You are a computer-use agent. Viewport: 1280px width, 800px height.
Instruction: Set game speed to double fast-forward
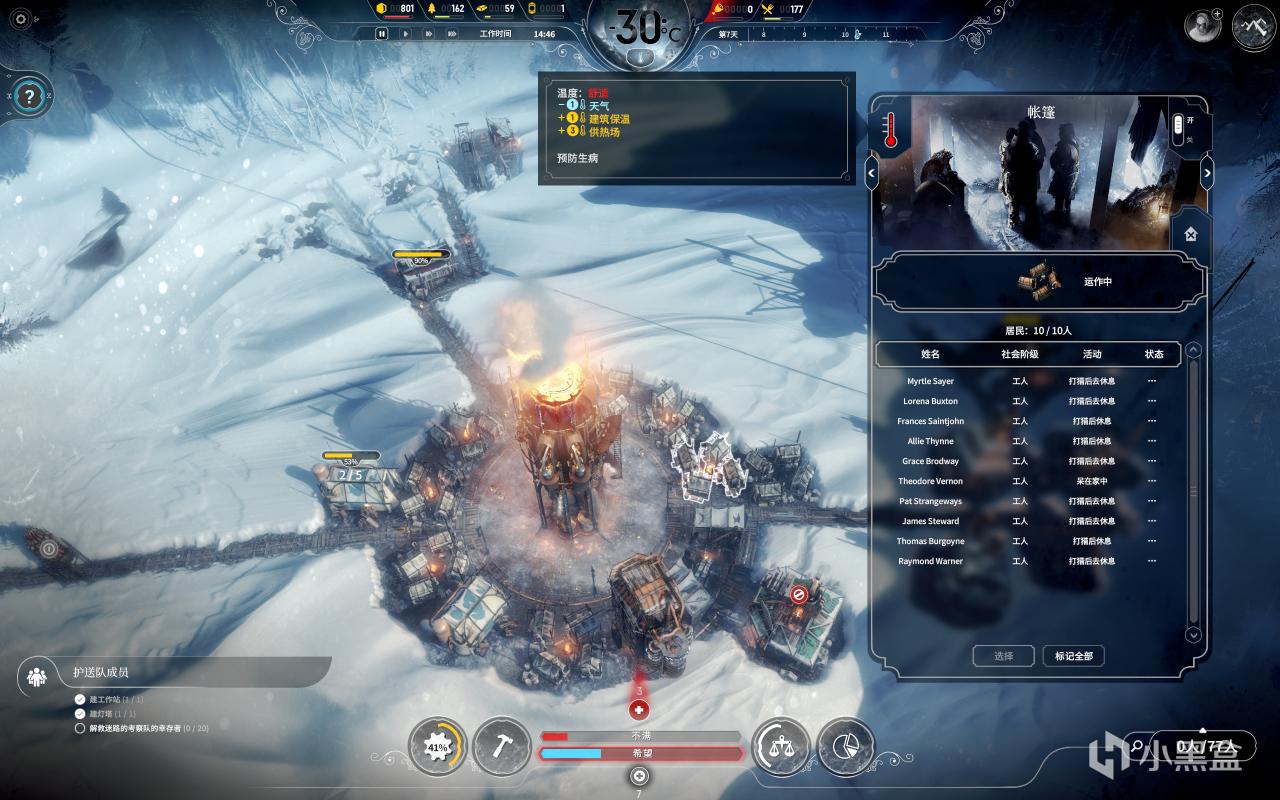tap(429, 34)
